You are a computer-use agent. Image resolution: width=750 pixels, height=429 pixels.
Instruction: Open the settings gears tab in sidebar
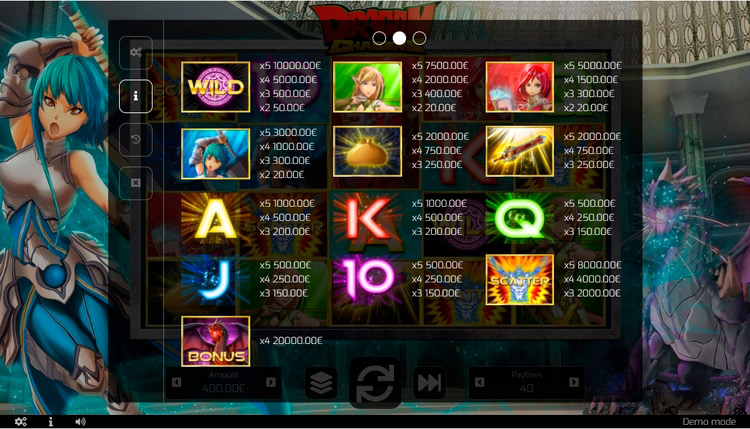[136, 53]
